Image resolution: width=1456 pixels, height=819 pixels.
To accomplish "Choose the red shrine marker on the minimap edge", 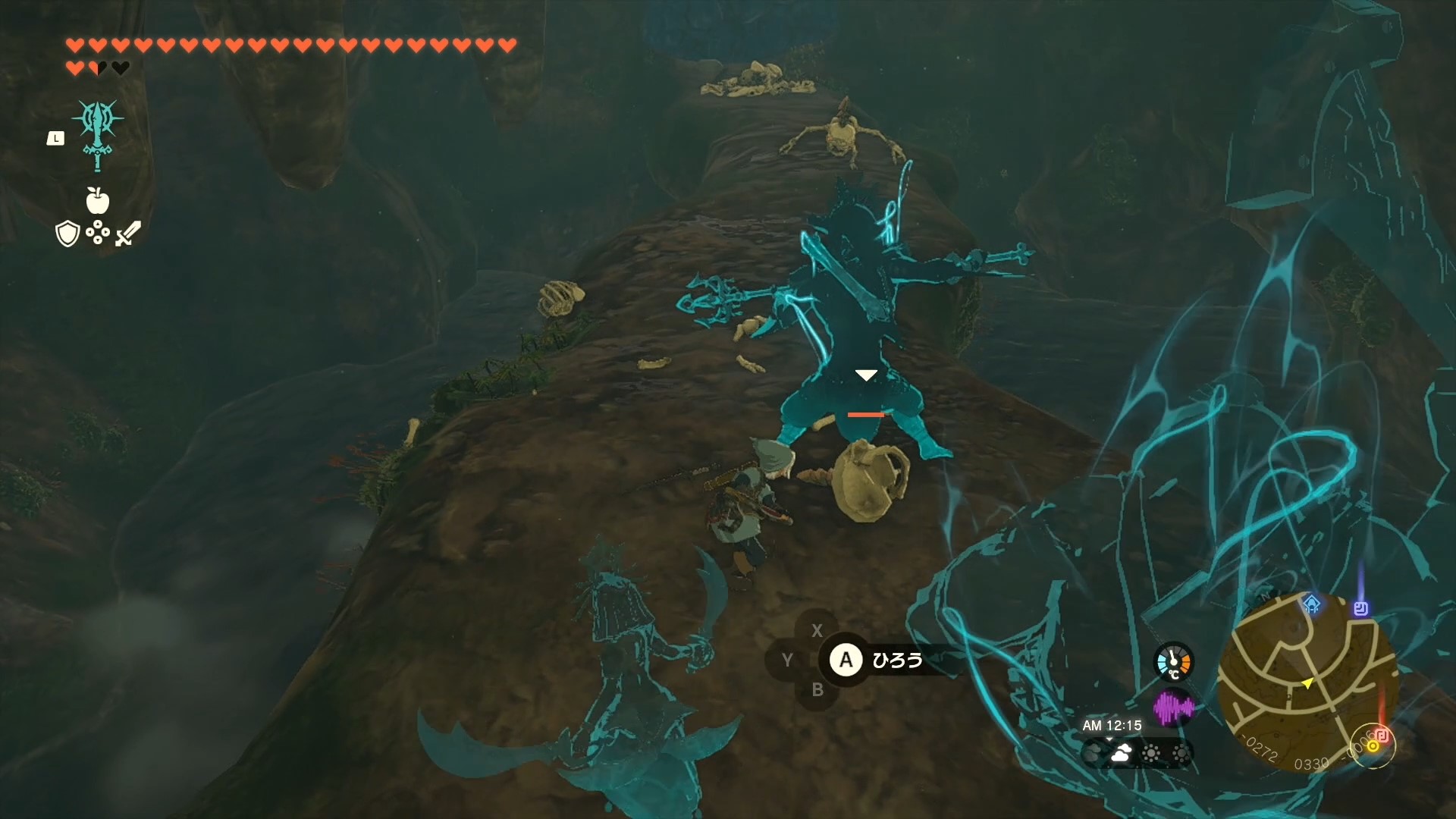I will [1382, 733].
